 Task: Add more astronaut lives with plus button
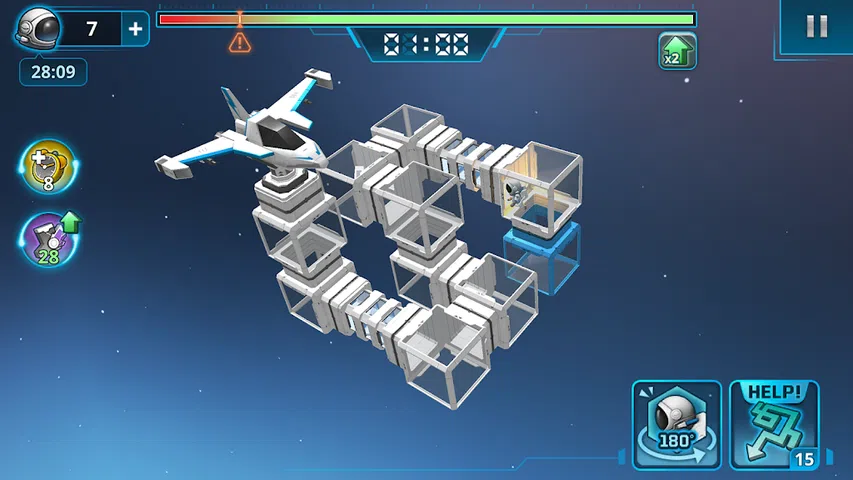pos(136,29)
